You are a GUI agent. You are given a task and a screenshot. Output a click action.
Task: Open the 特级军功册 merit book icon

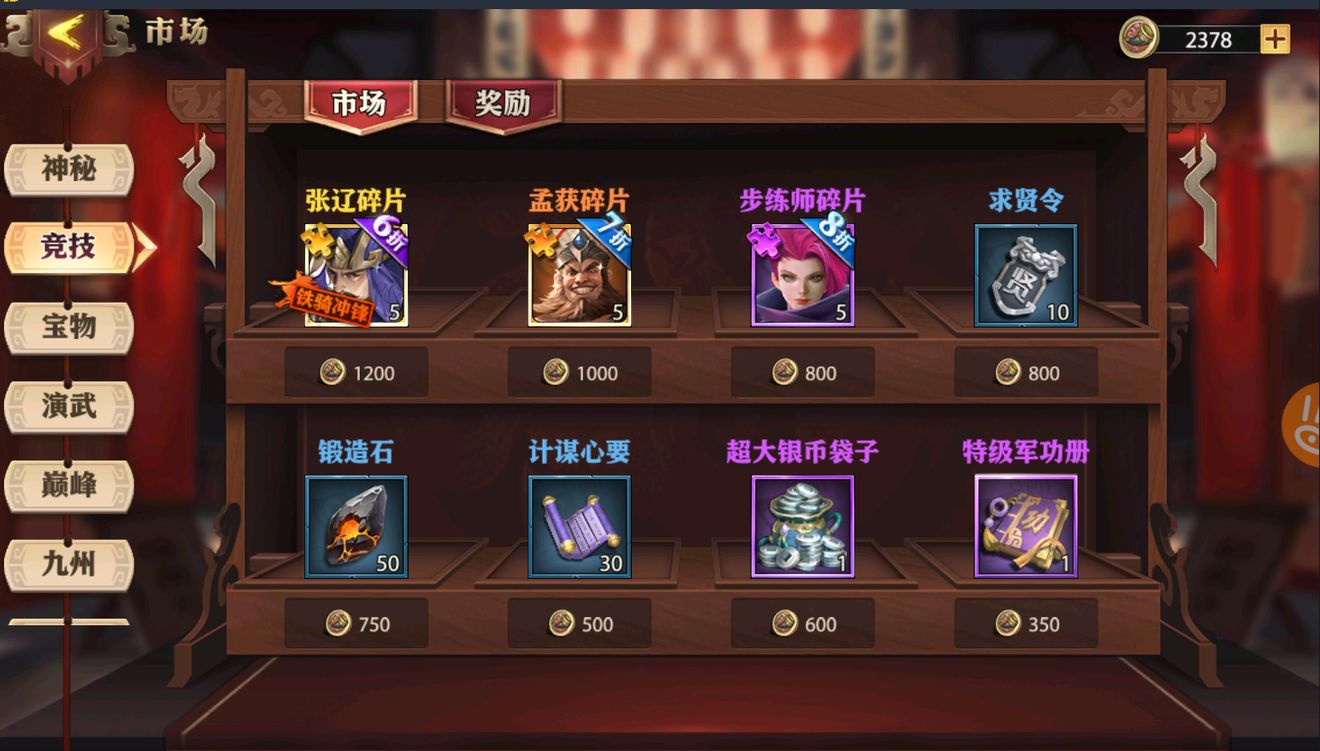(x=1025, y=523)
